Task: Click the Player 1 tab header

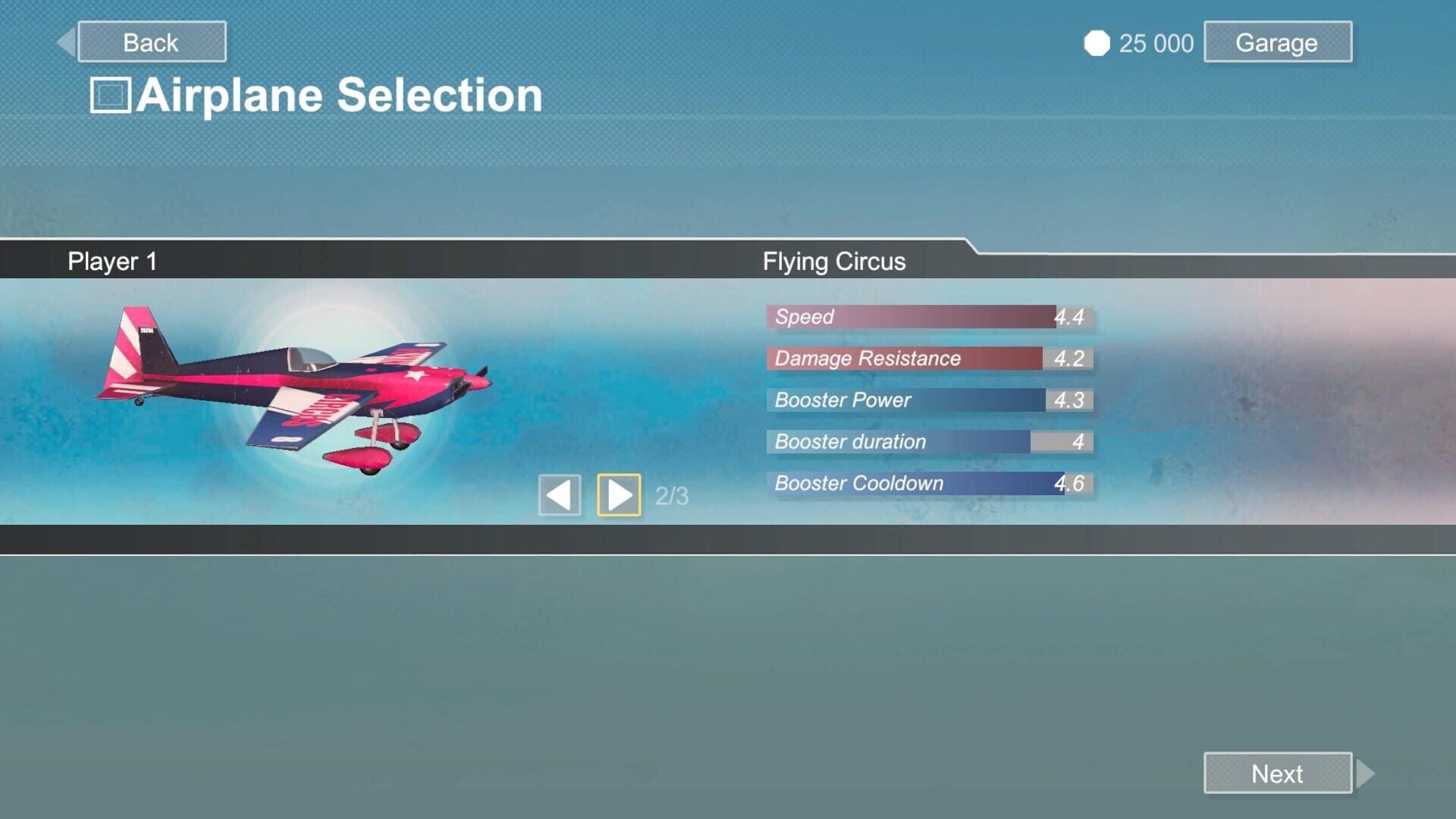Action: click(111, 261)
